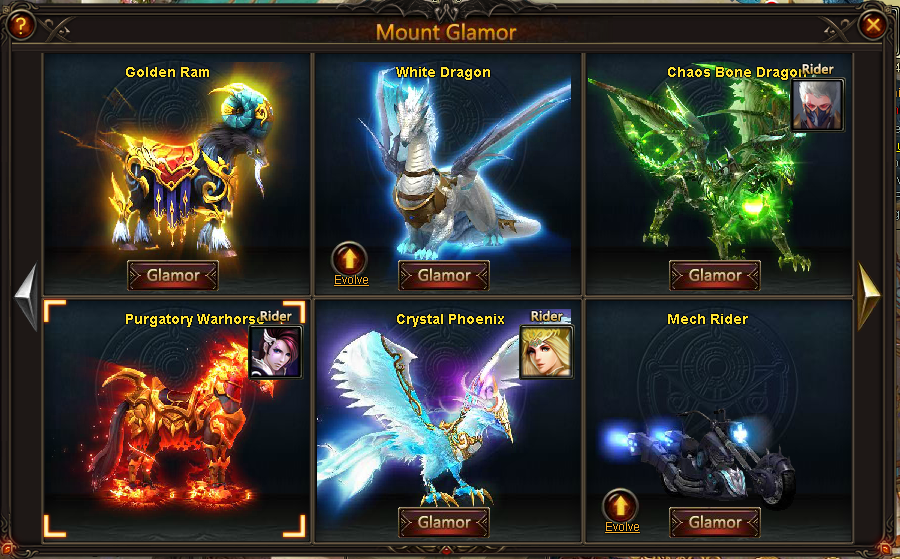Screen dimensions: 900x559
Task: Glamor the Crystal Phoenix mount
Action: coord(443,522)
